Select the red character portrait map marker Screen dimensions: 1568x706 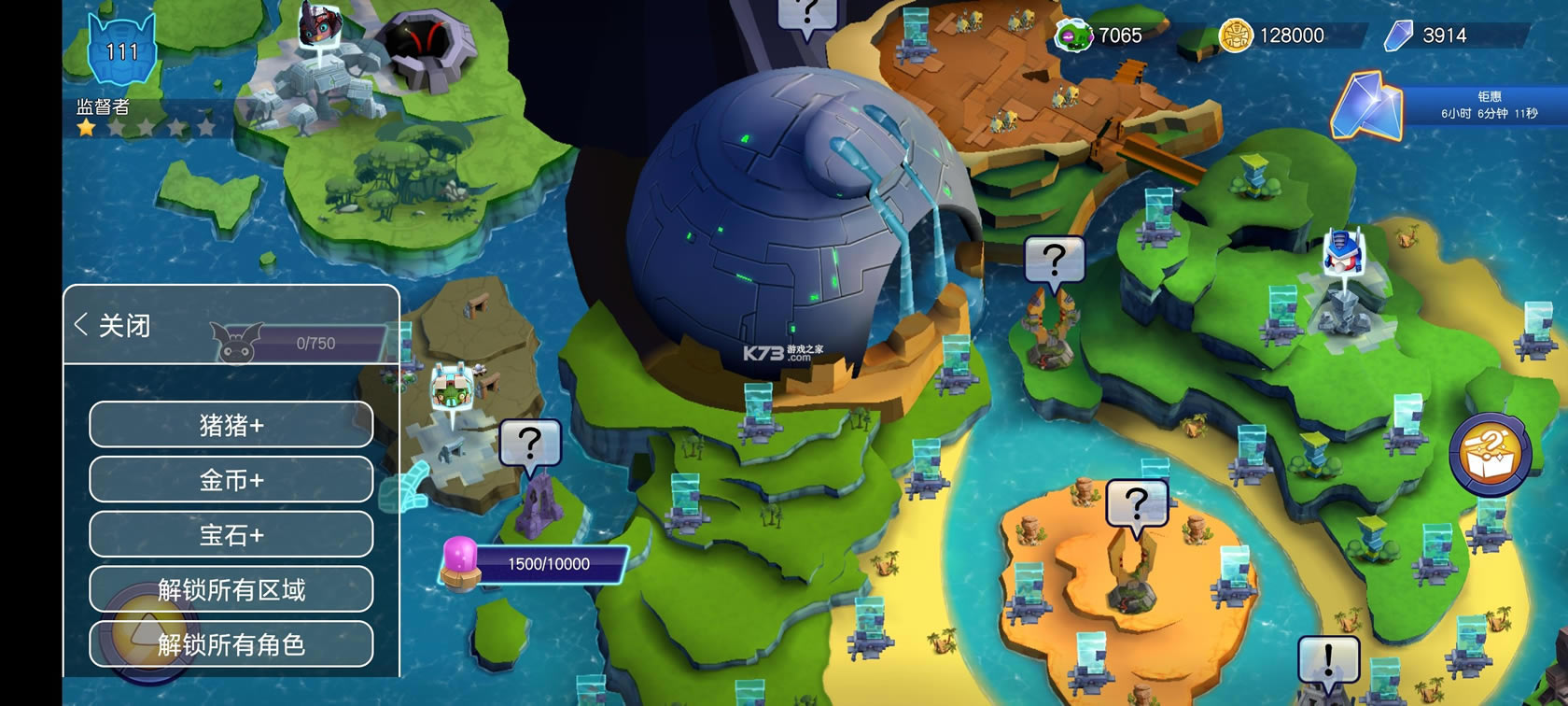tap(320, 25)
